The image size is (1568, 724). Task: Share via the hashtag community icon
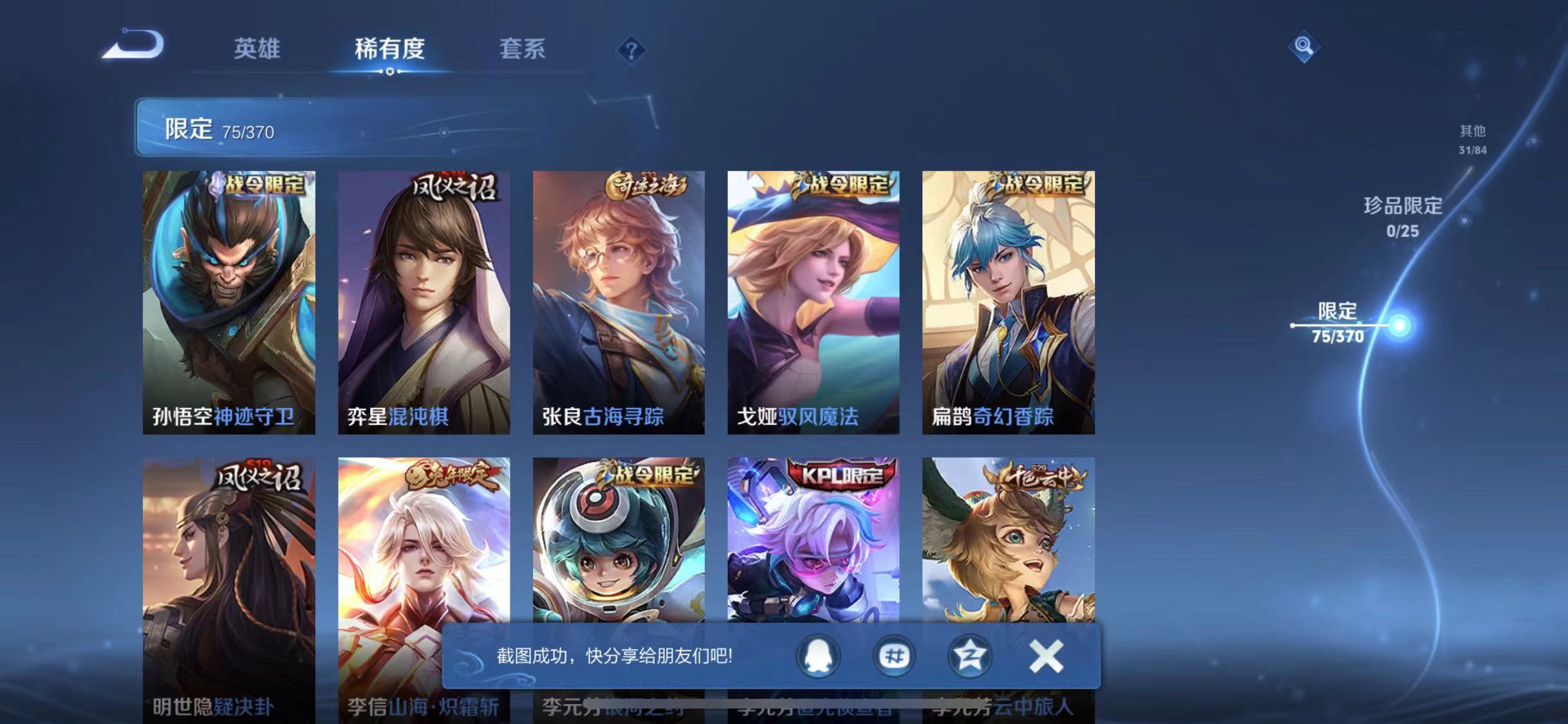pyautogui.click(x=893, y=657)
